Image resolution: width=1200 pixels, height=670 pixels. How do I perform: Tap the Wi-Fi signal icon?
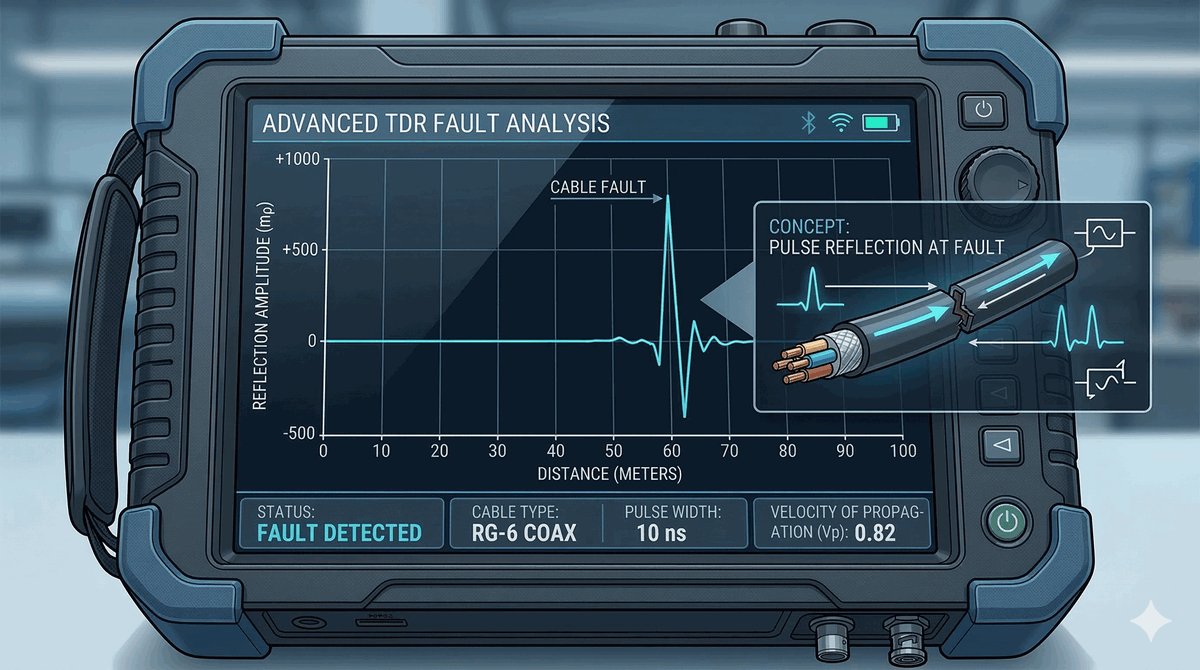841,123
